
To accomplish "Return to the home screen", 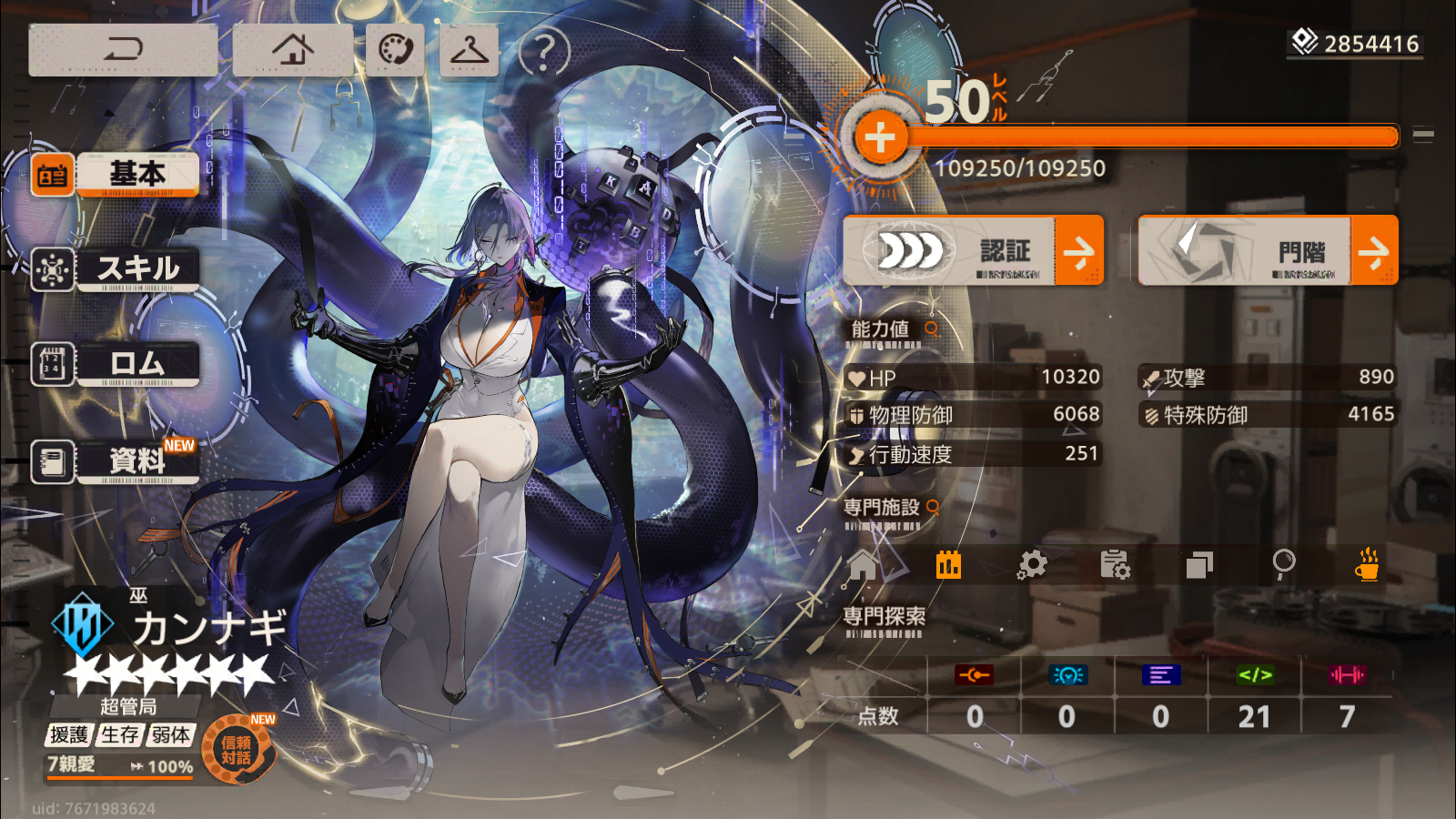I will 292,49.
